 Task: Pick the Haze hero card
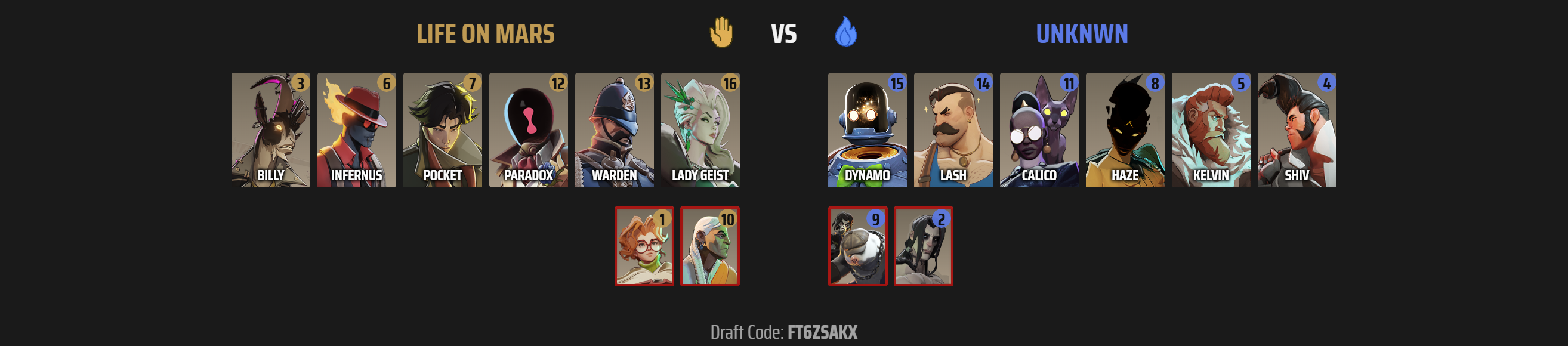1125,130
